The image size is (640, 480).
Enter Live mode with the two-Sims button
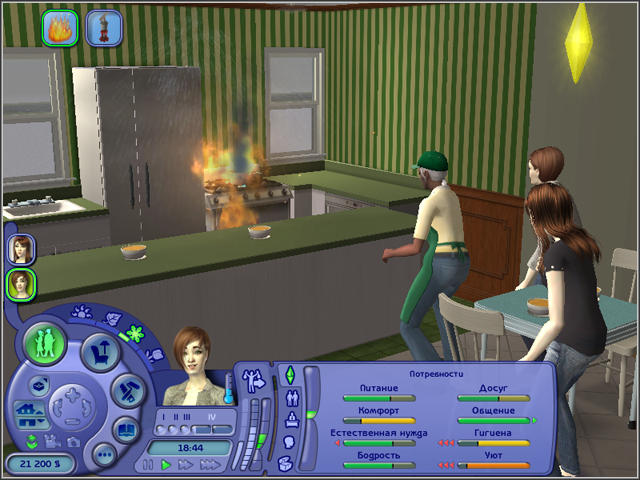[x=46, y=341]
